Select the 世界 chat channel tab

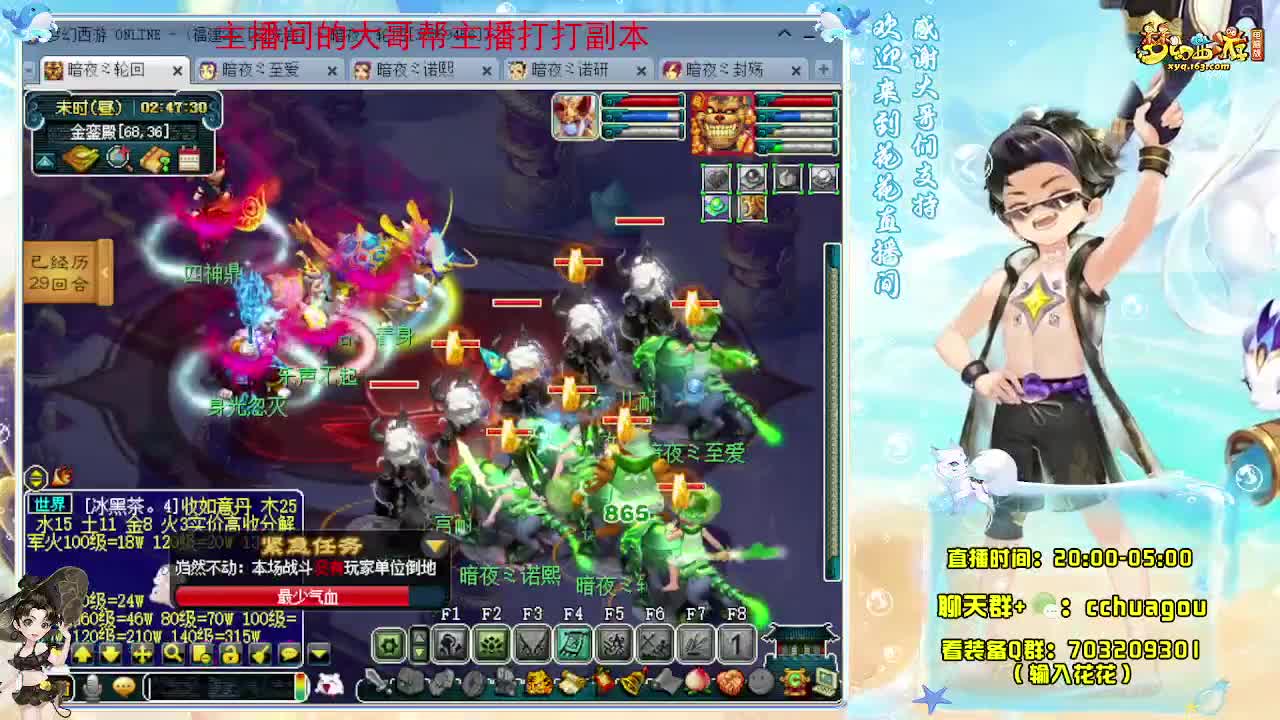tap(50, 504)
